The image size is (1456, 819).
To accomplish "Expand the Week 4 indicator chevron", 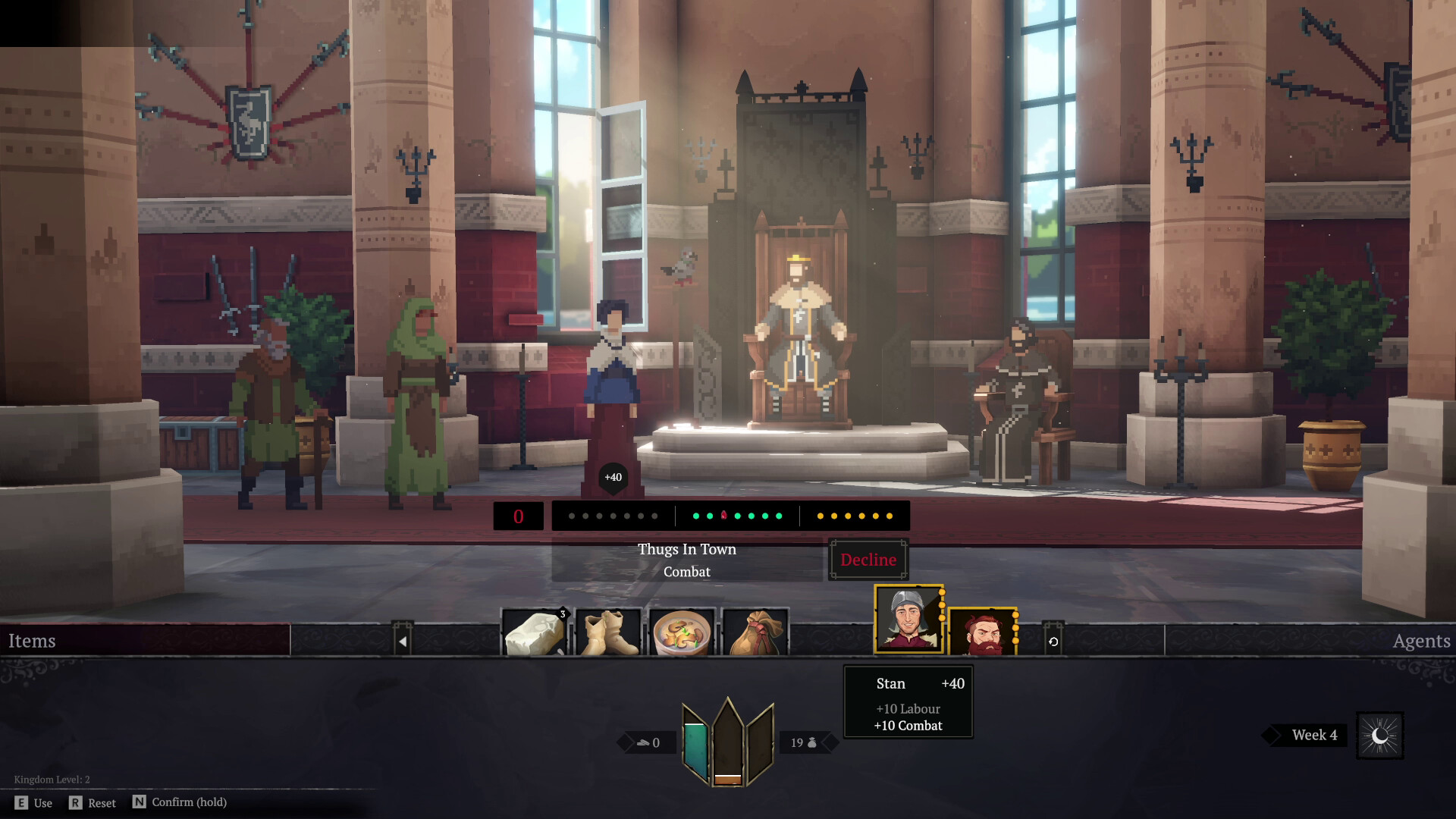I will (x=1271, y=734).
